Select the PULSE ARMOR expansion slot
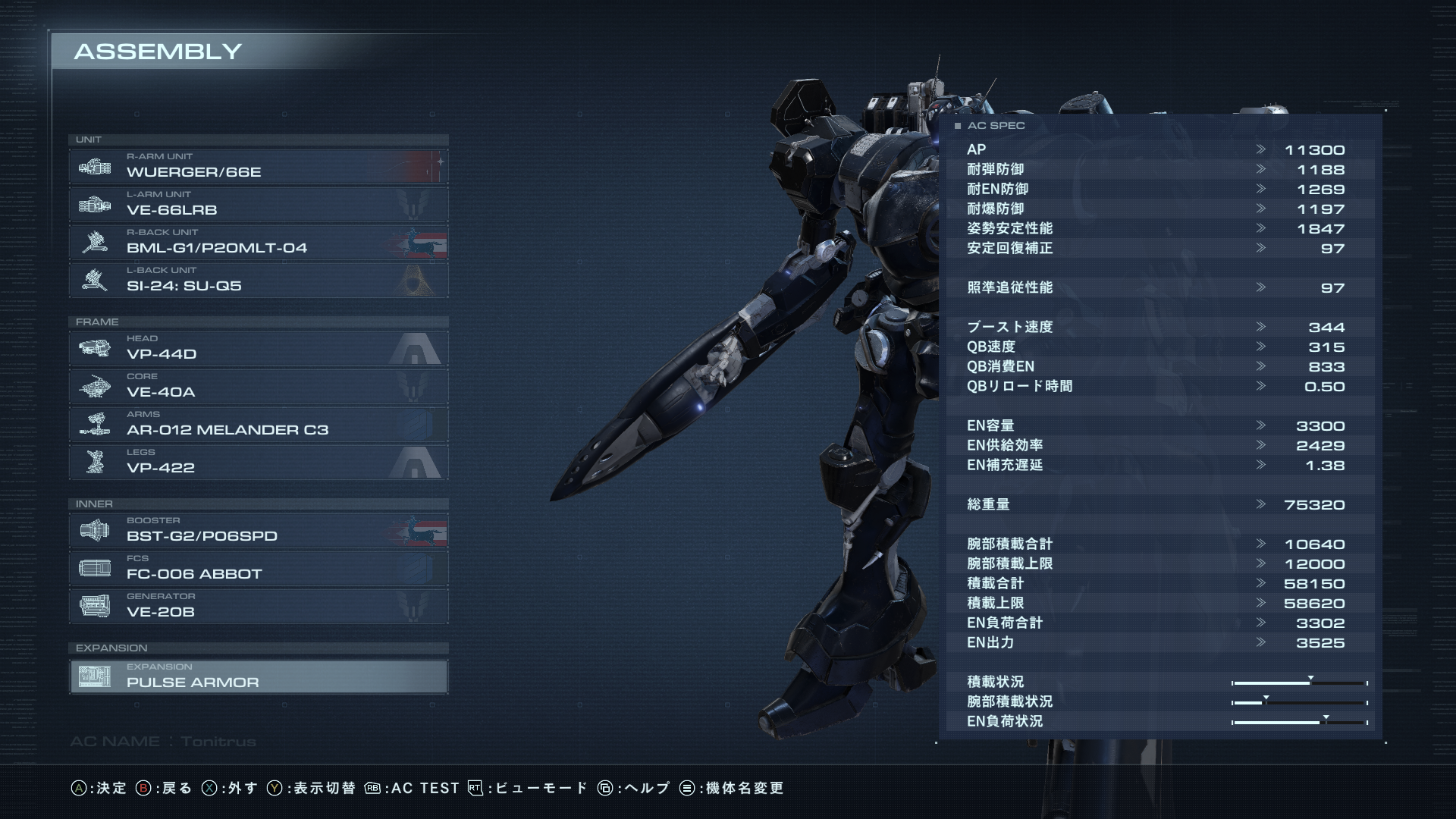 pos(258,676)
